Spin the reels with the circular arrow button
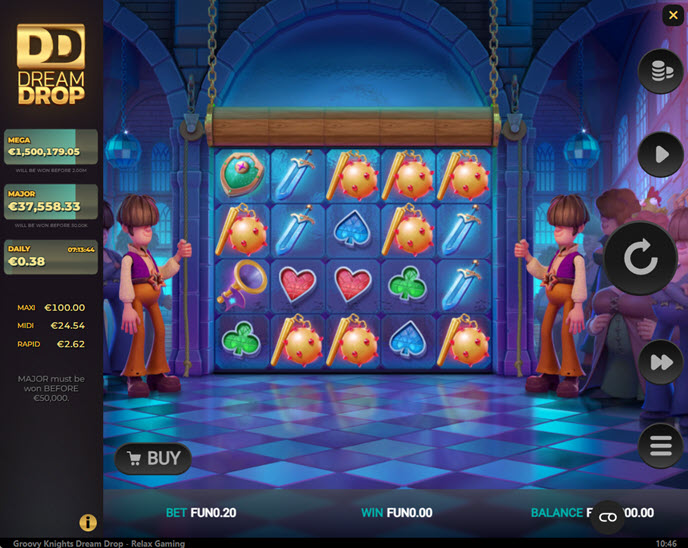 [640, 258]
